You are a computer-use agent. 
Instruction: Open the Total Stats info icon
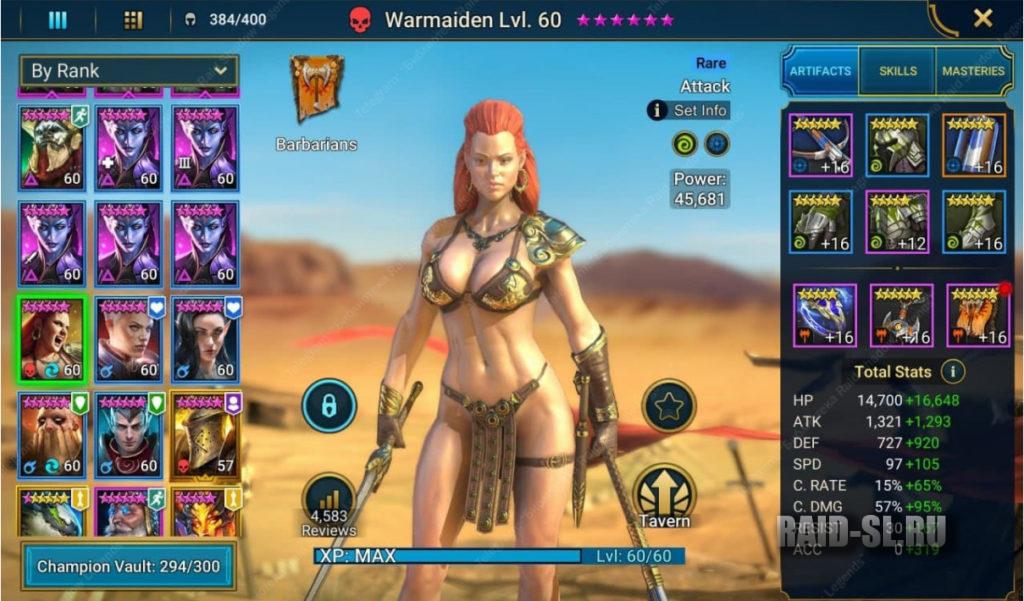953,372
